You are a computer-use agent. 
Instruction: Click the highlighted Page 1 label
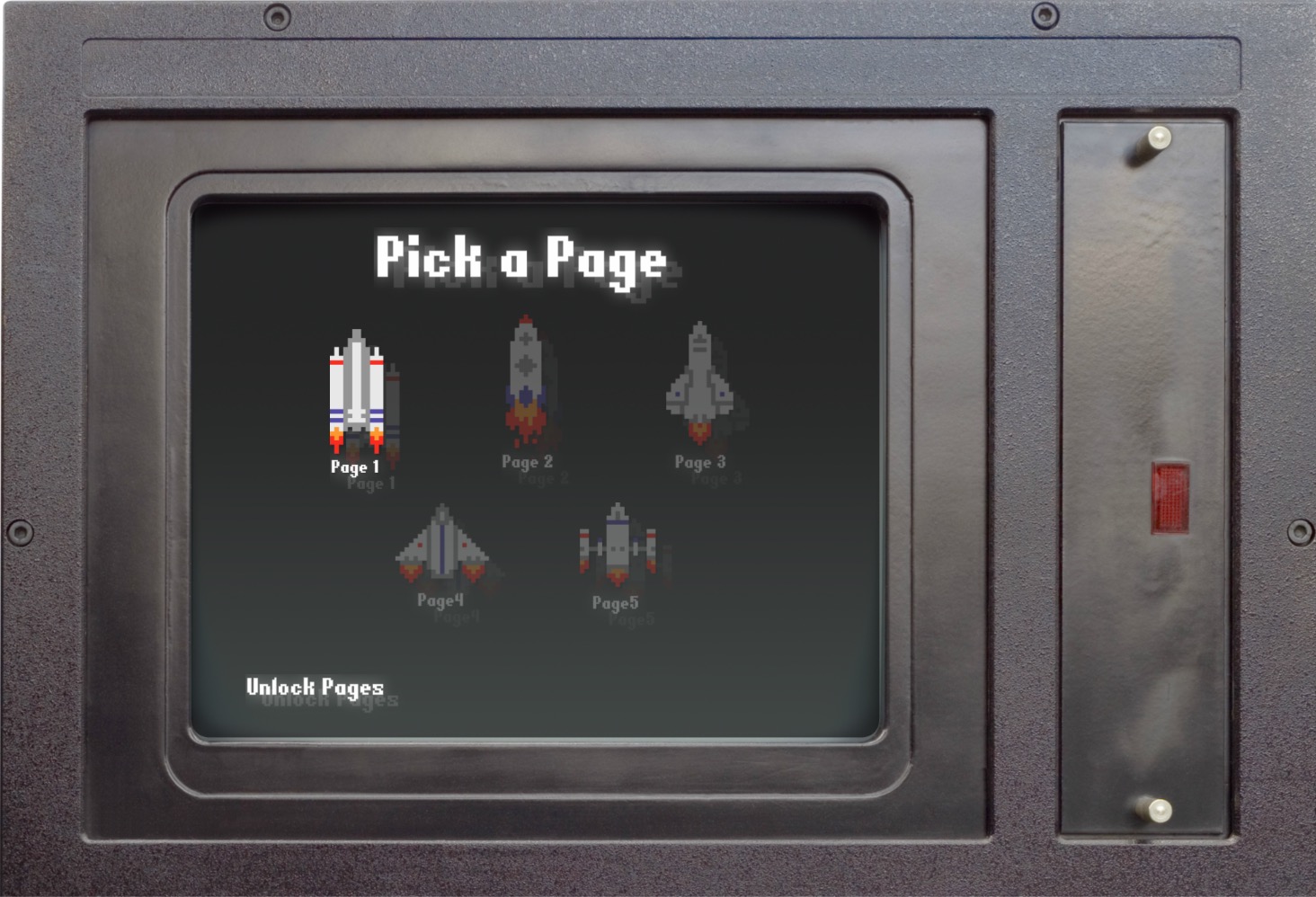point(354,467)
